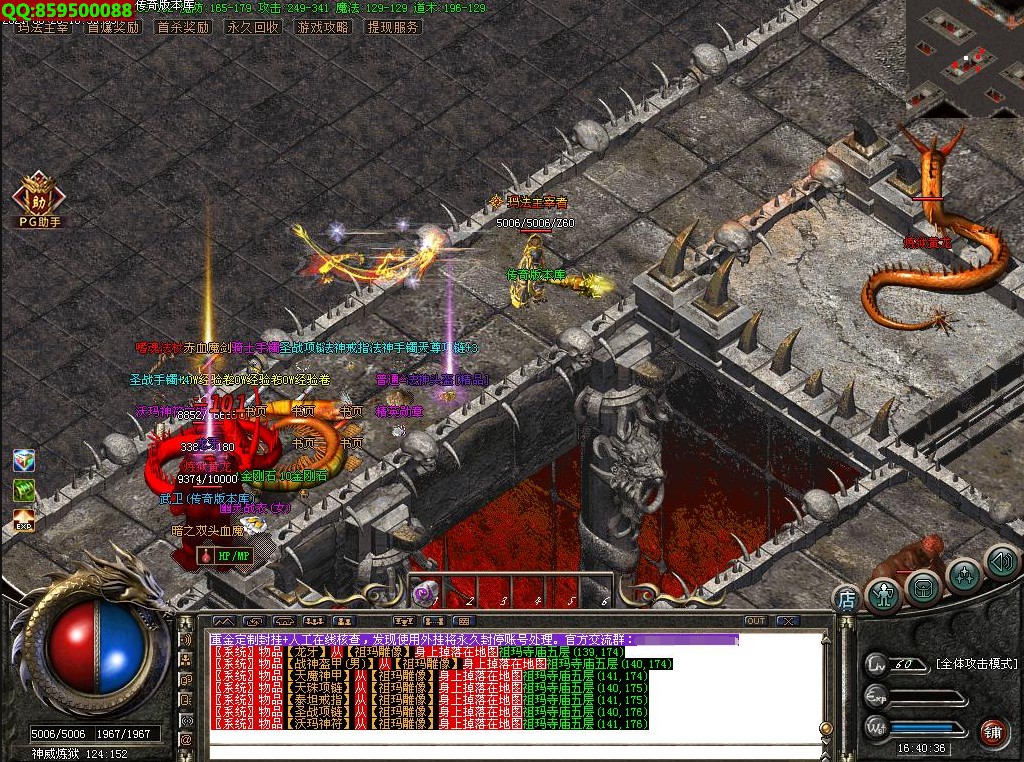This screenshot has height=762, width=1024.
Task: Select the purple item in hotbar slot 1
Action: (425, 593)
